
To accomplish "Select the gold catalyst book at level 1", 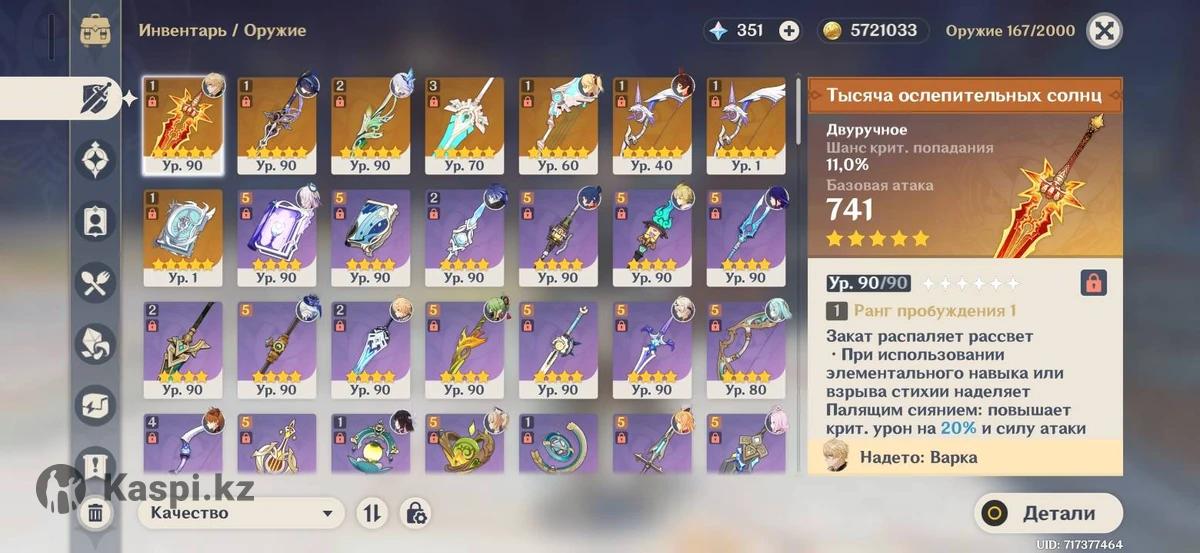I will pos(182,237).
